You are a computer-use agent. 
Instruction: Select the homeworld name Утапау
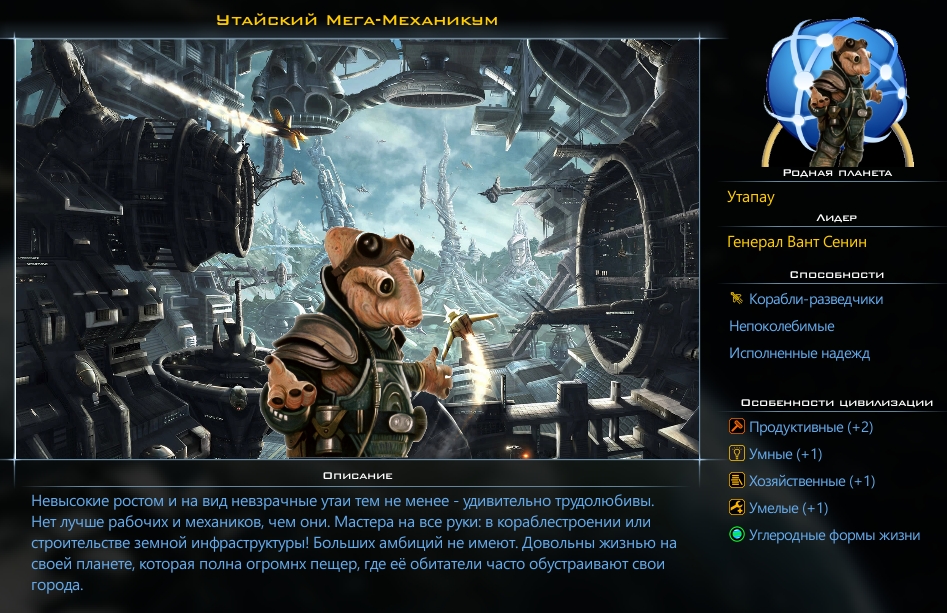coord(751,197)
